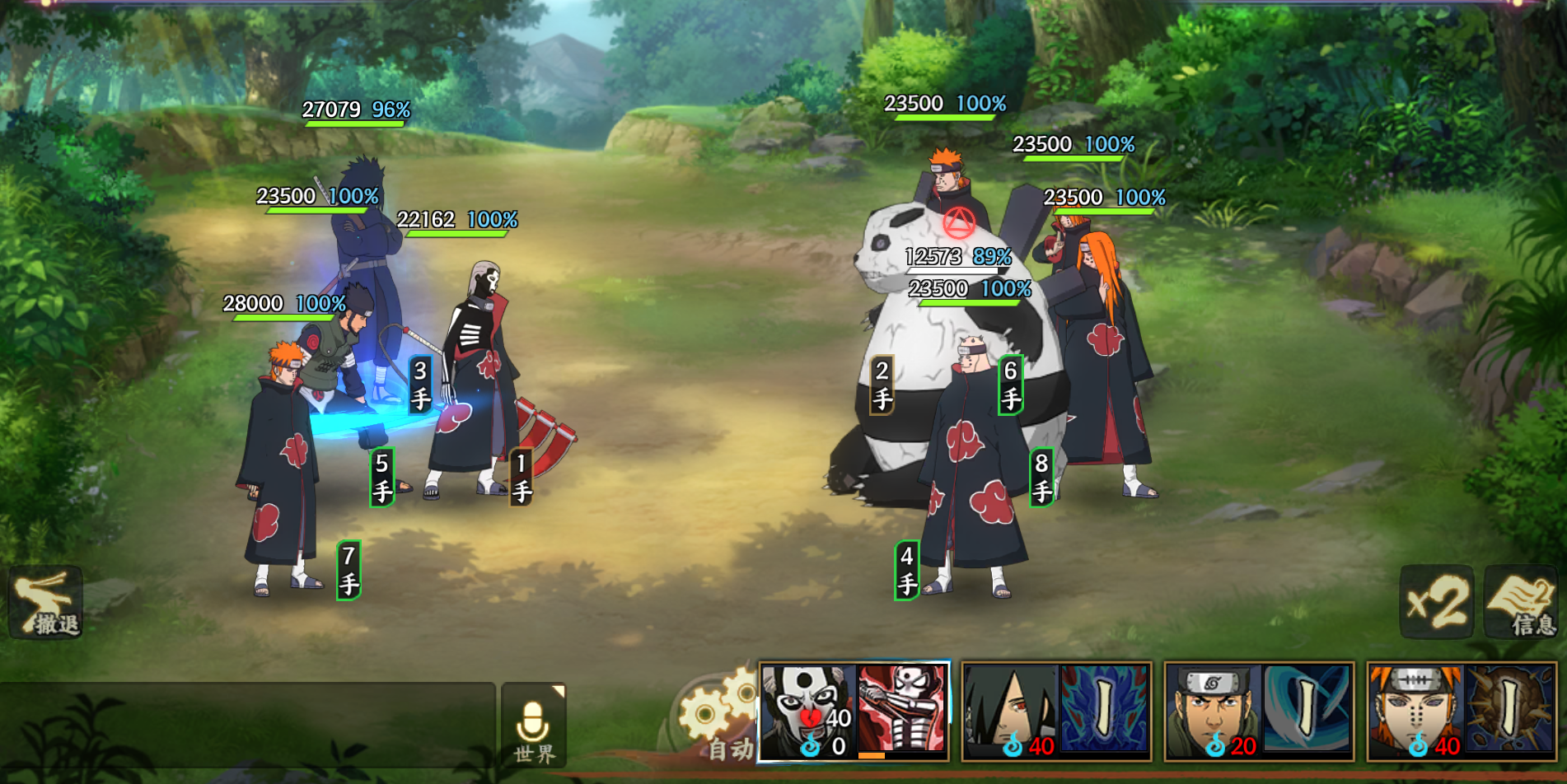Activate Hidan's skeleton ritual skill
Viewport: 1567px width, 784px height.
902,710
